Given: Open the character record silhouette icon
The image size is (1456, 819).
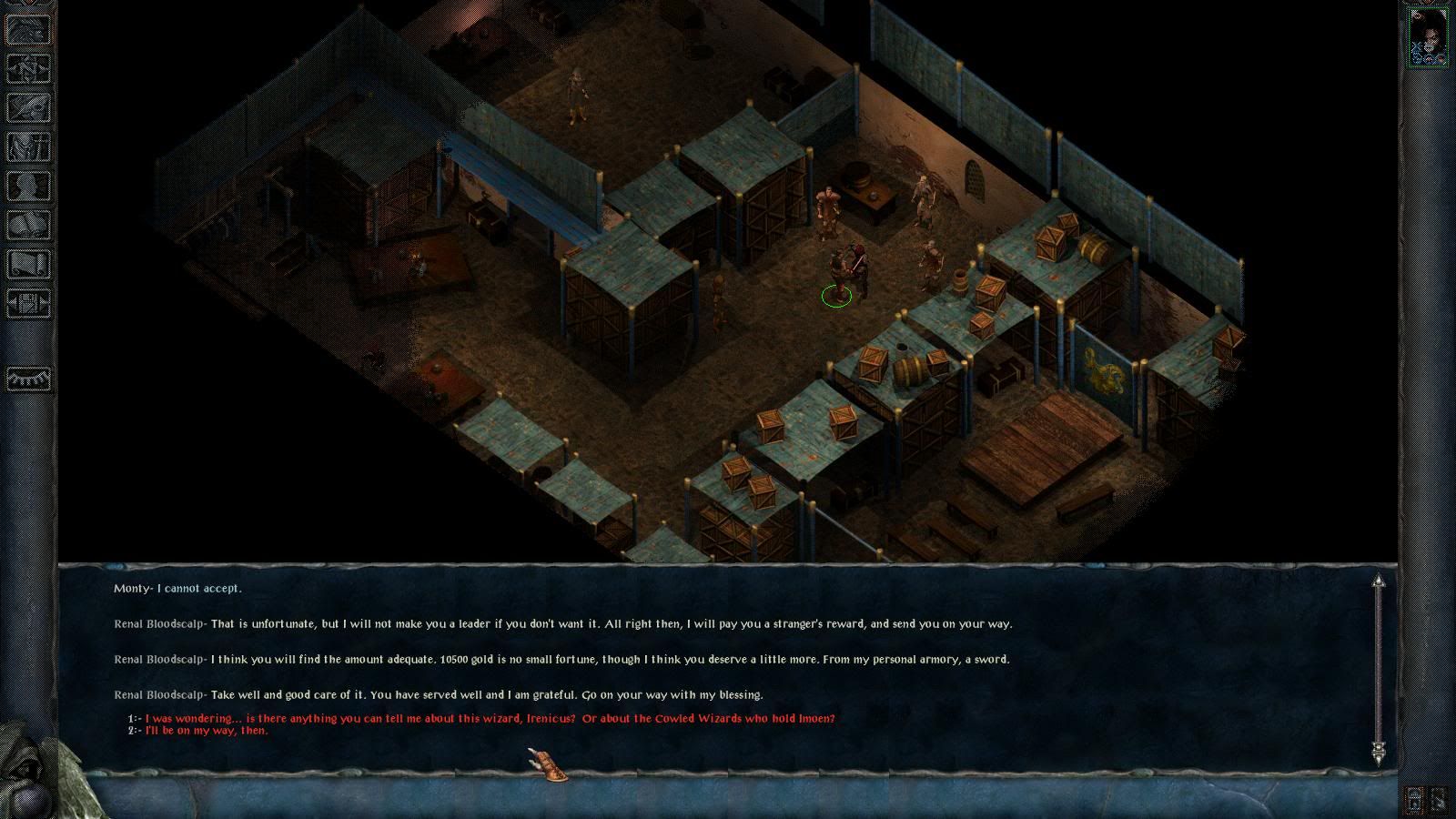Looking at the screenshot, I should click(x=28, y=186).
